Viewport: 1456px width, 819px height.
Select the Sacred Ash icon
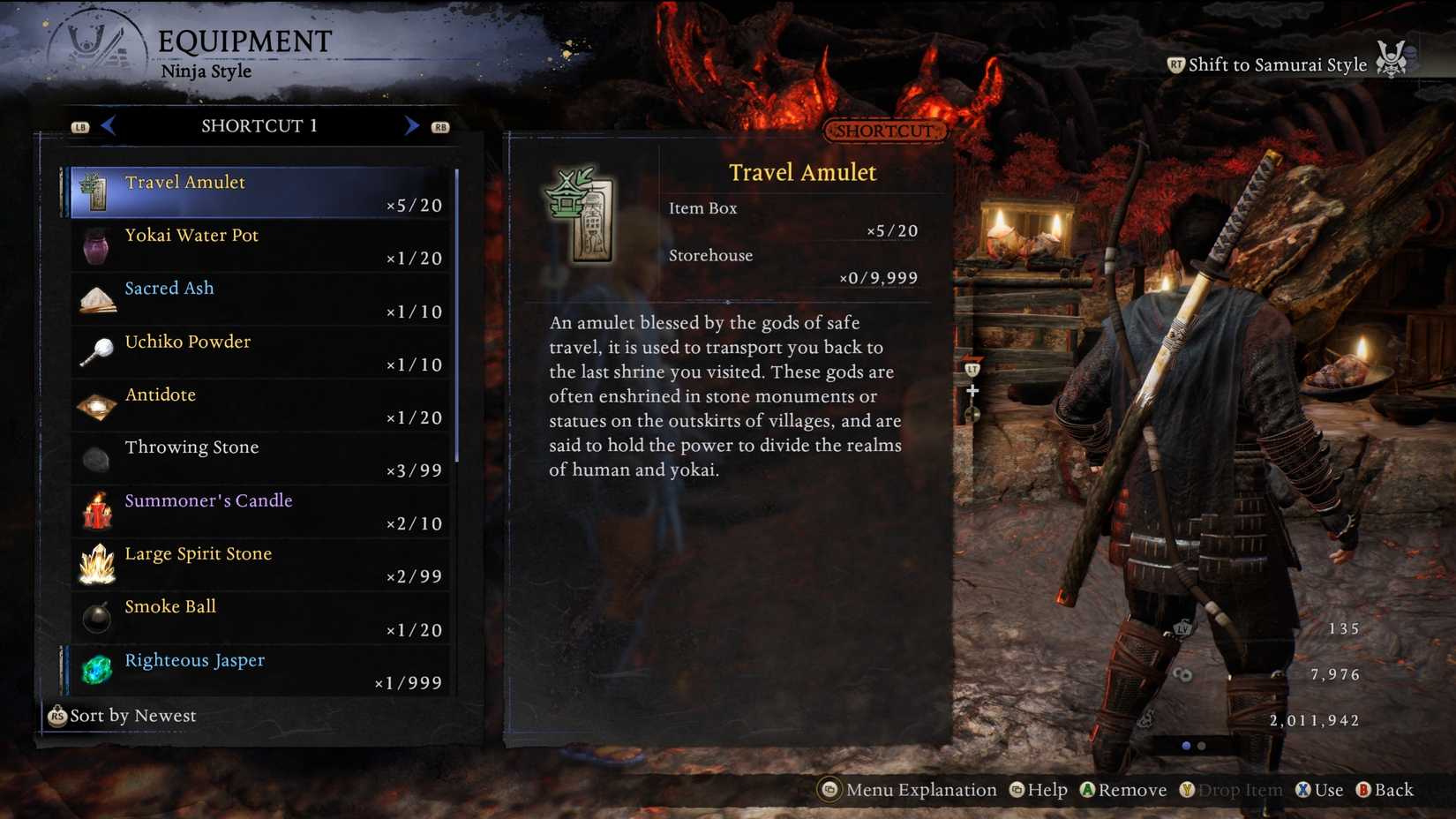(95, 298)
